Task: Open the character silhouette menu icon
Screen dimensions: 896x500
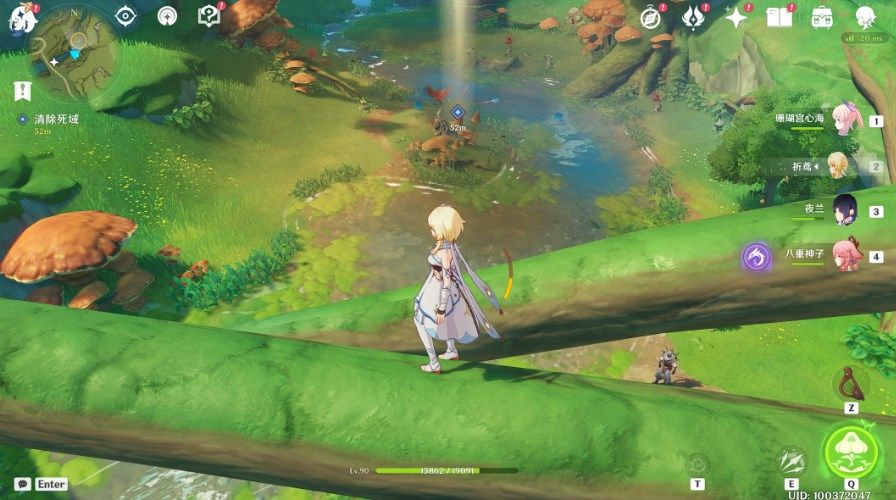Action: click(865, 17)
